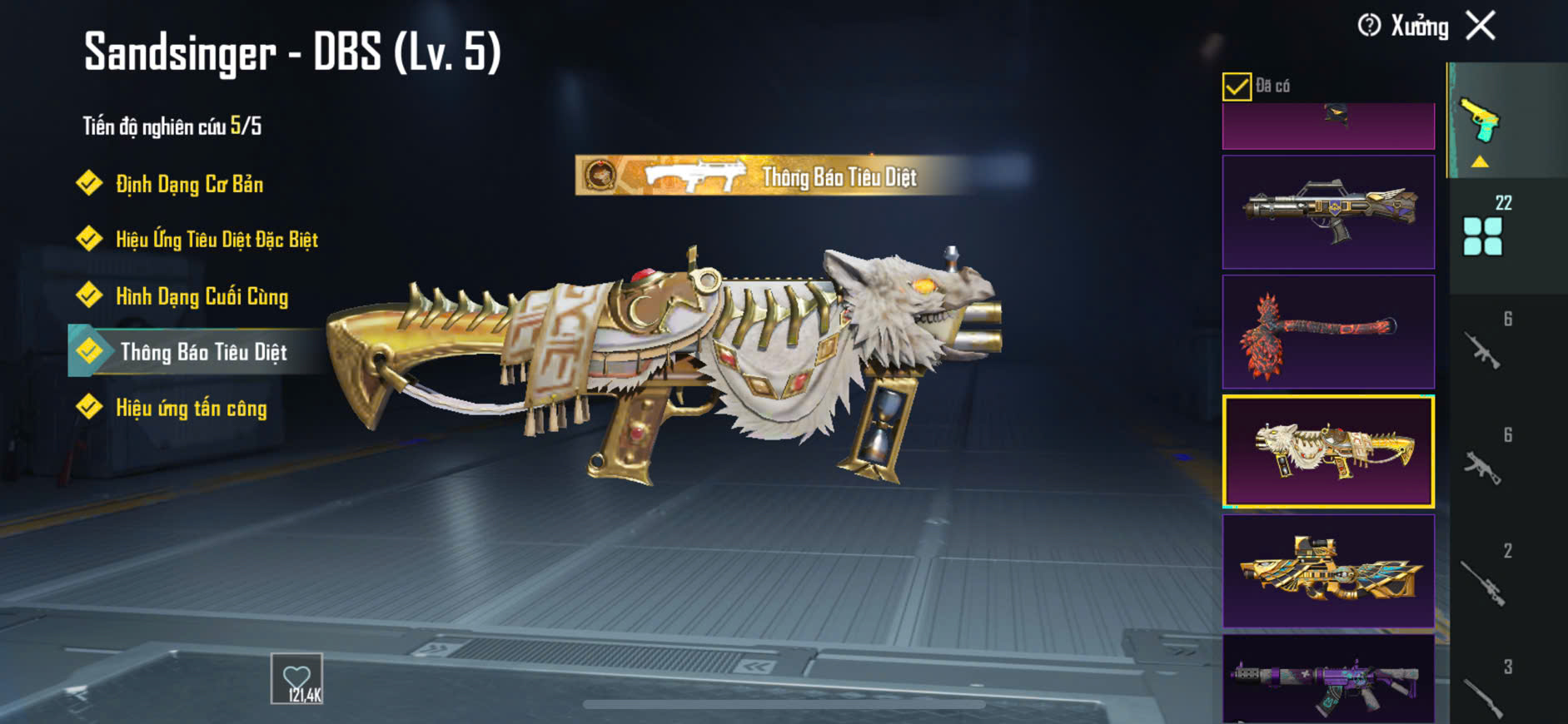Show Hiệu ứng tấn công stage
The image size is (1568, 724).
click(x=191, y=408)
